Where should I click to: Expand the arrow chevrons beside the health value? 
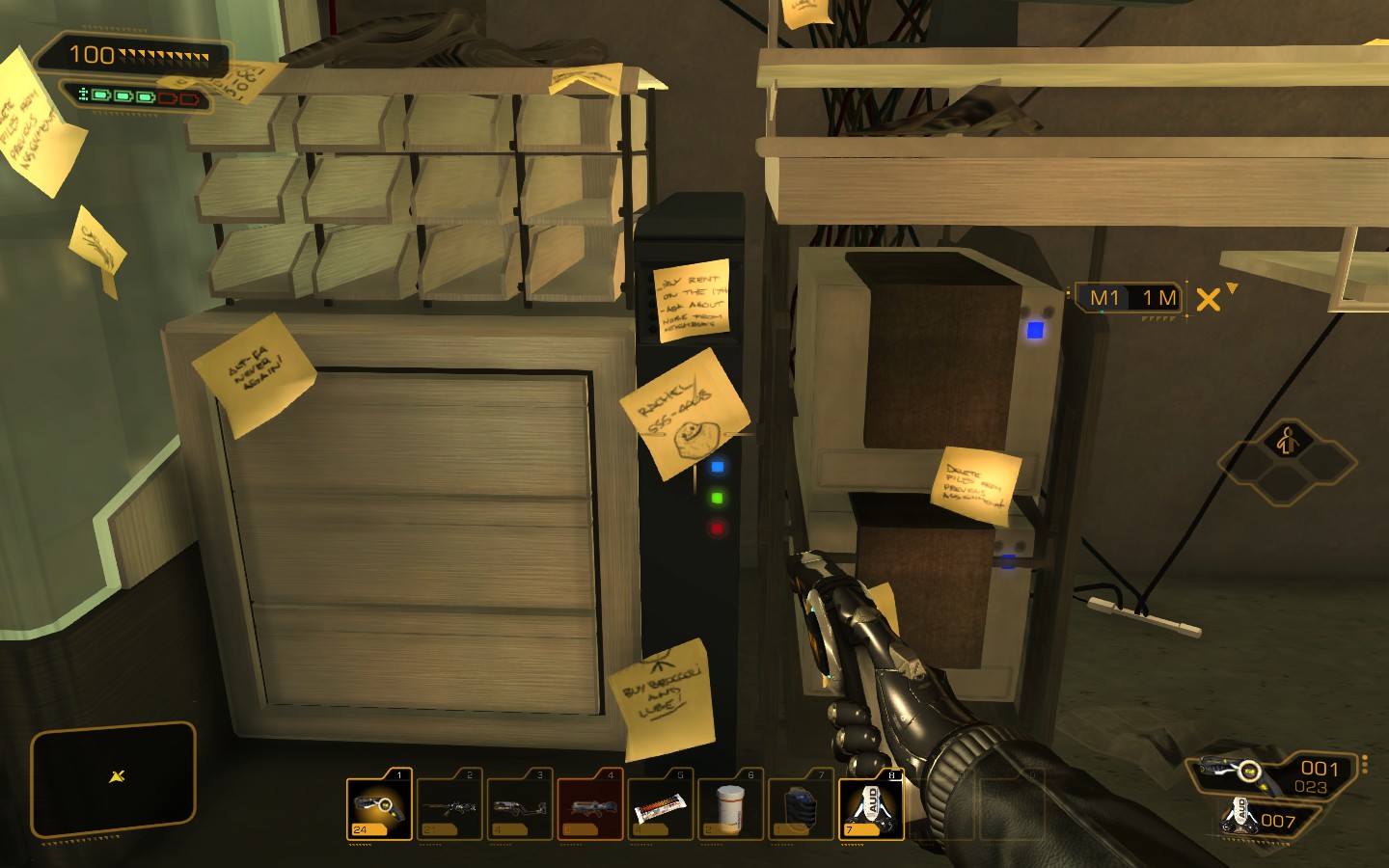click(x=164, y=55)
